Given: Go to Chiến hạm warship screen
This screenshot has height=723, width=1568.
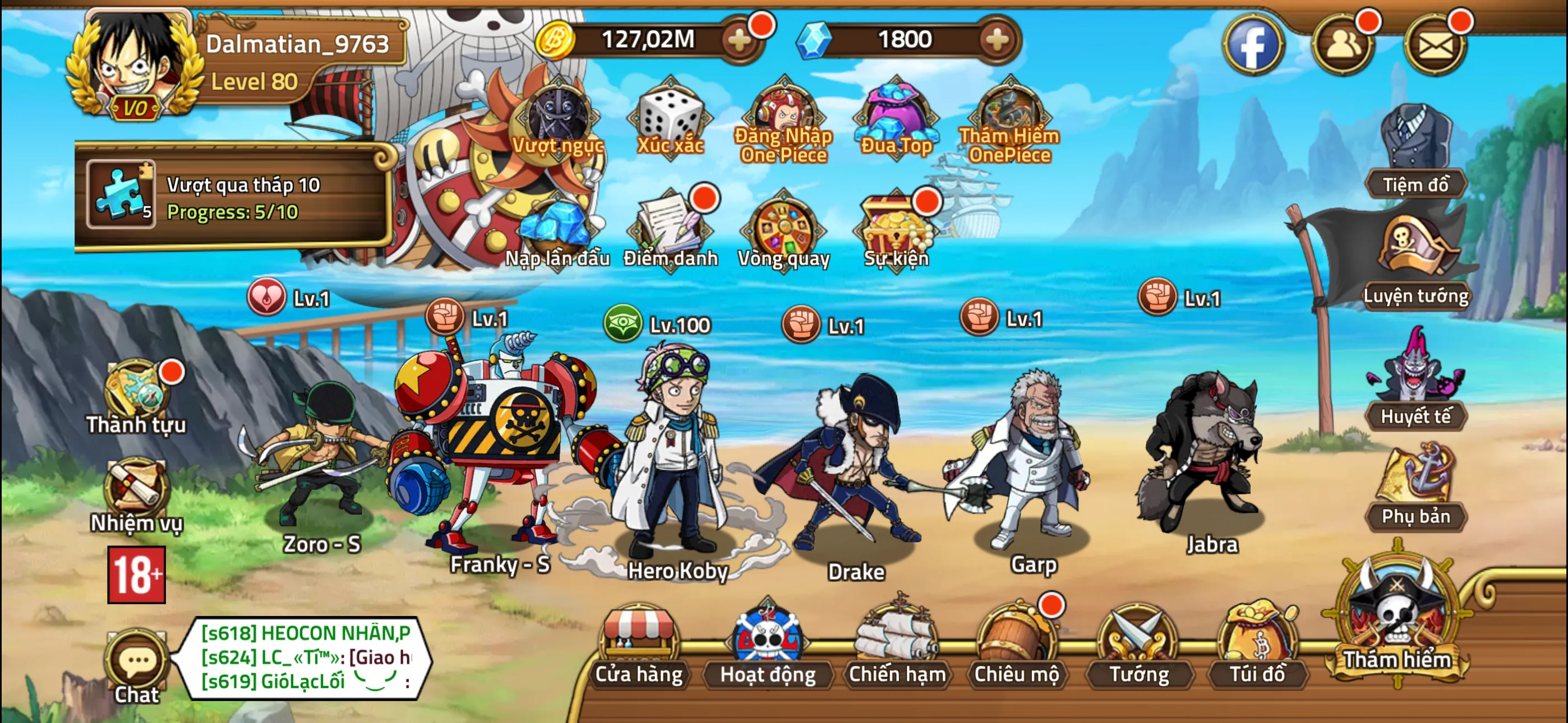Looking at the screenshot, I should (x=897, y=646).
